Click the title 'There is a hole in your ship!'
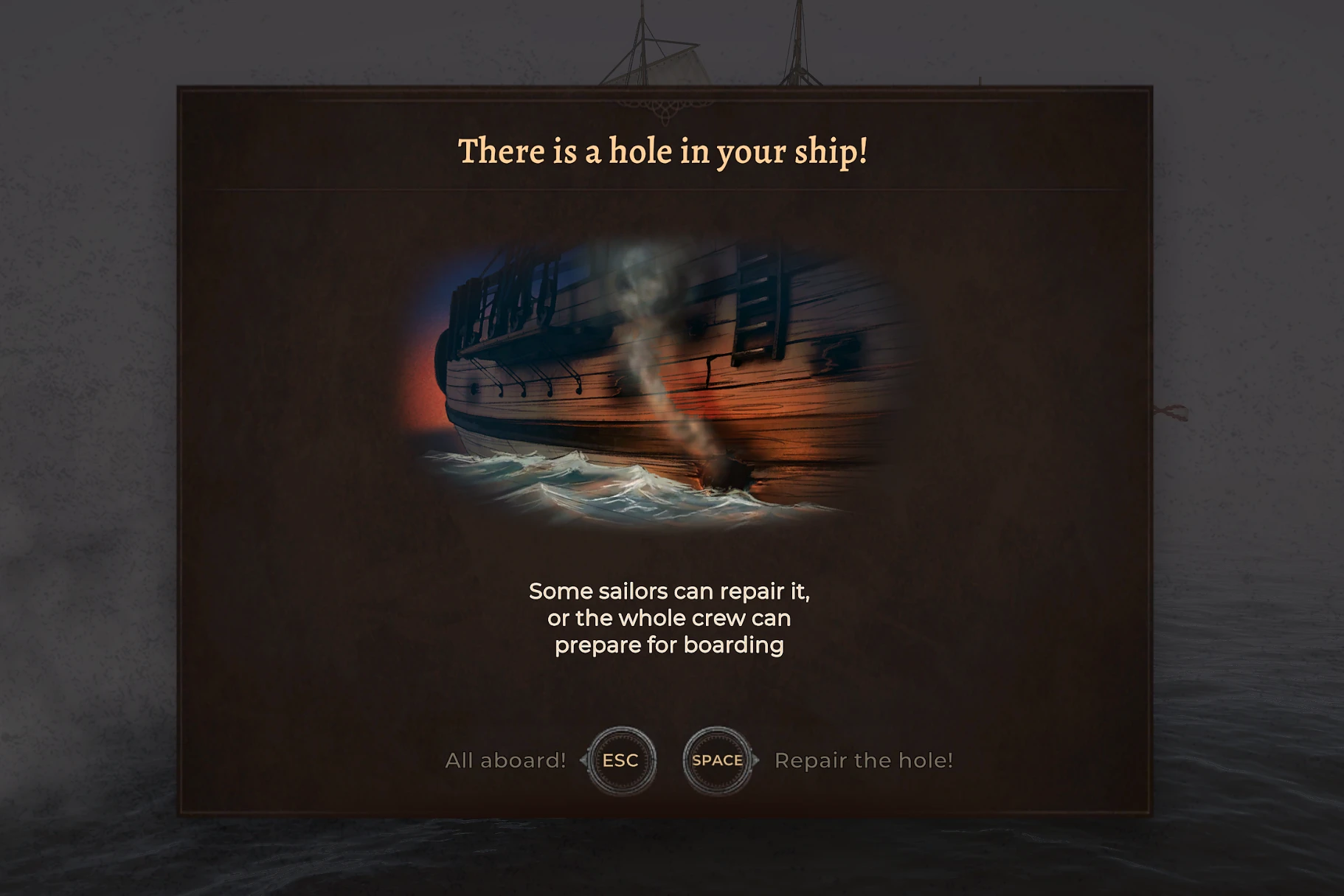 click(664, 151)
